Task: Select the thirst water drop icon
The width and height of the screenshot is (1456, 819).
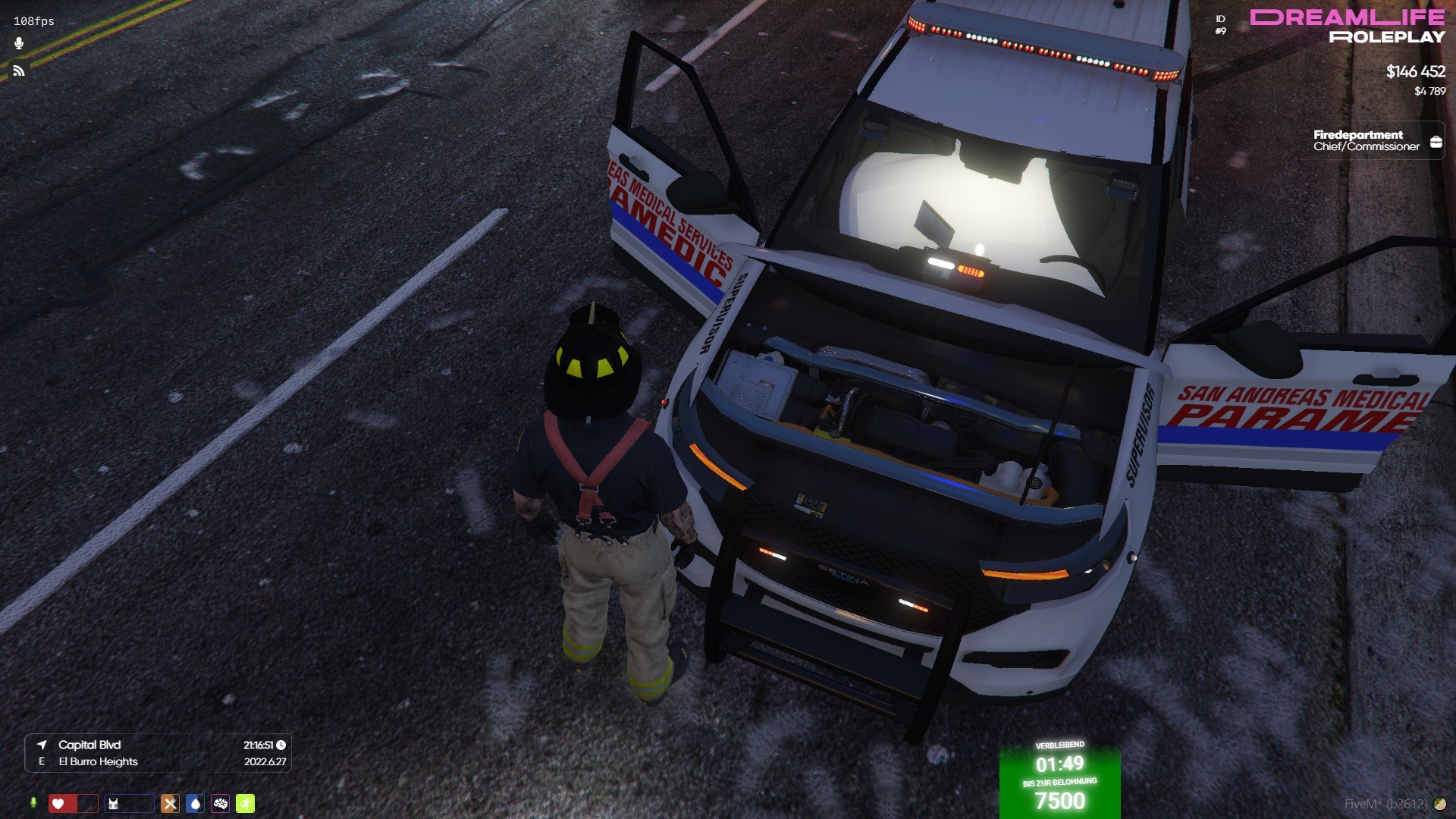Action: 195,804
